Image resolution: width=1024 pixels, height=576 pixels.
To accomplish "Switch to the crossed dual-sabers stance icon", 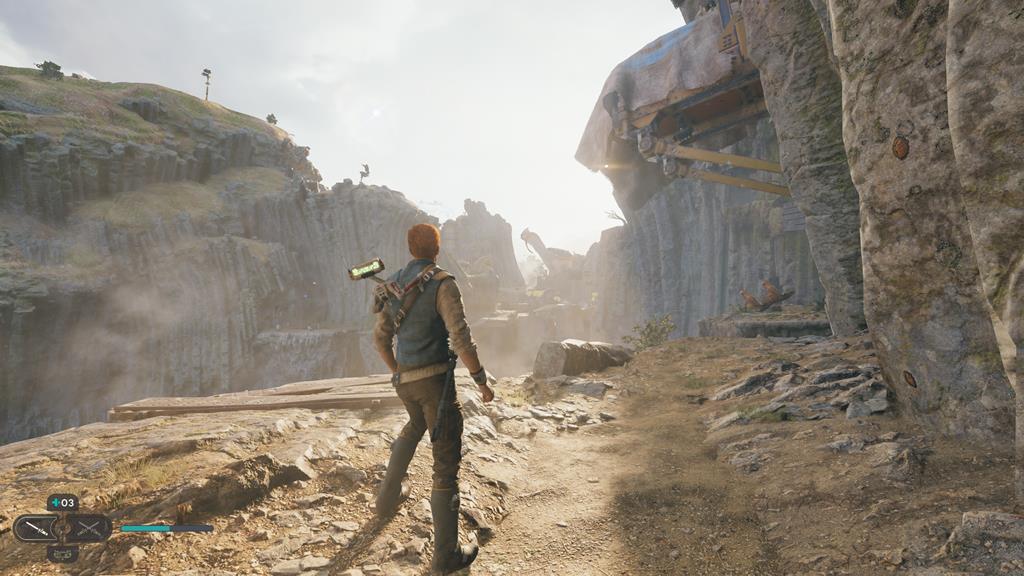I will coord(90,528).
